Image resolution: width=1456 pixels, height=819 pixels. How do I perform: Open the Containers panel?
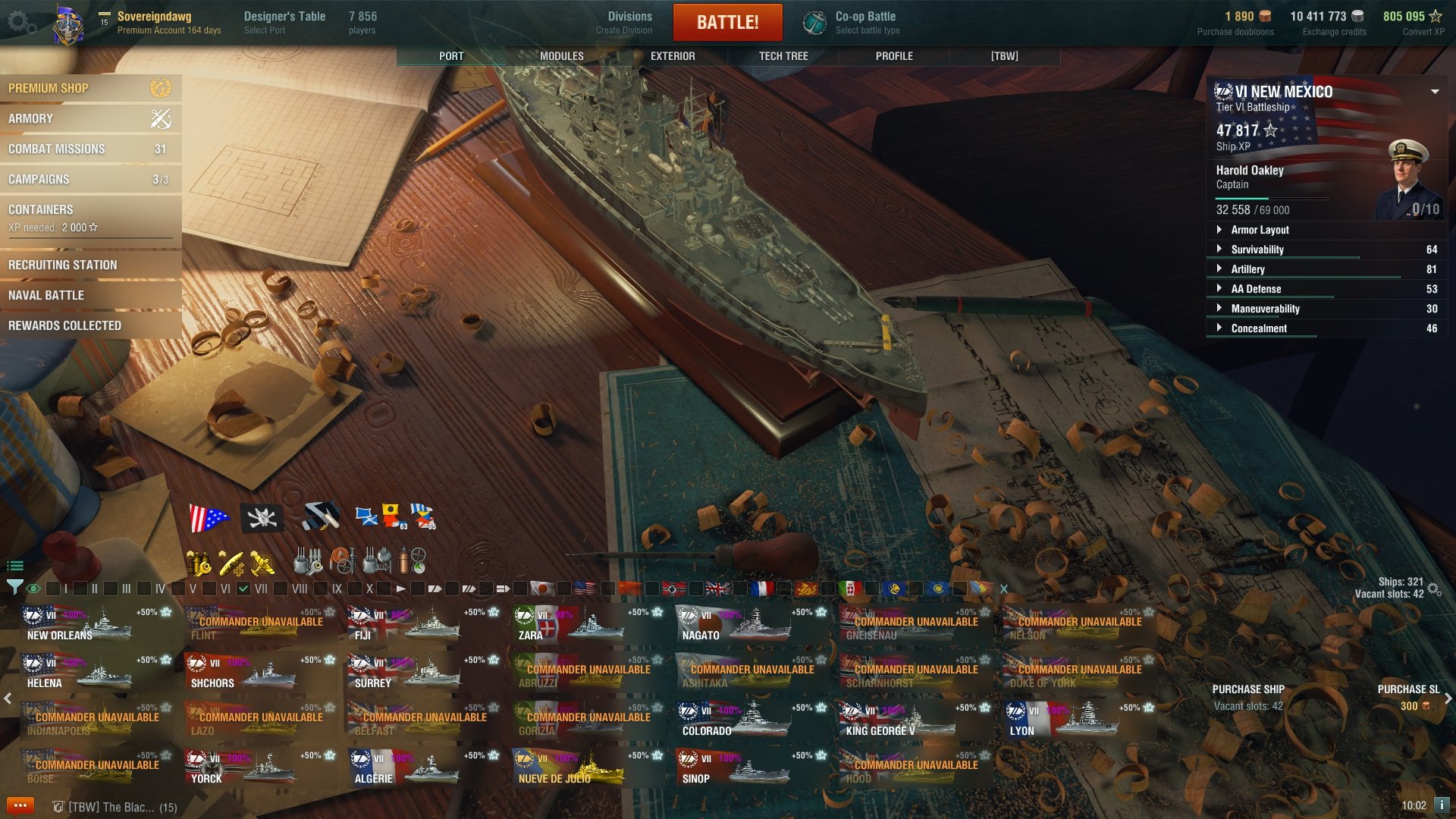(x=90, y=218)
